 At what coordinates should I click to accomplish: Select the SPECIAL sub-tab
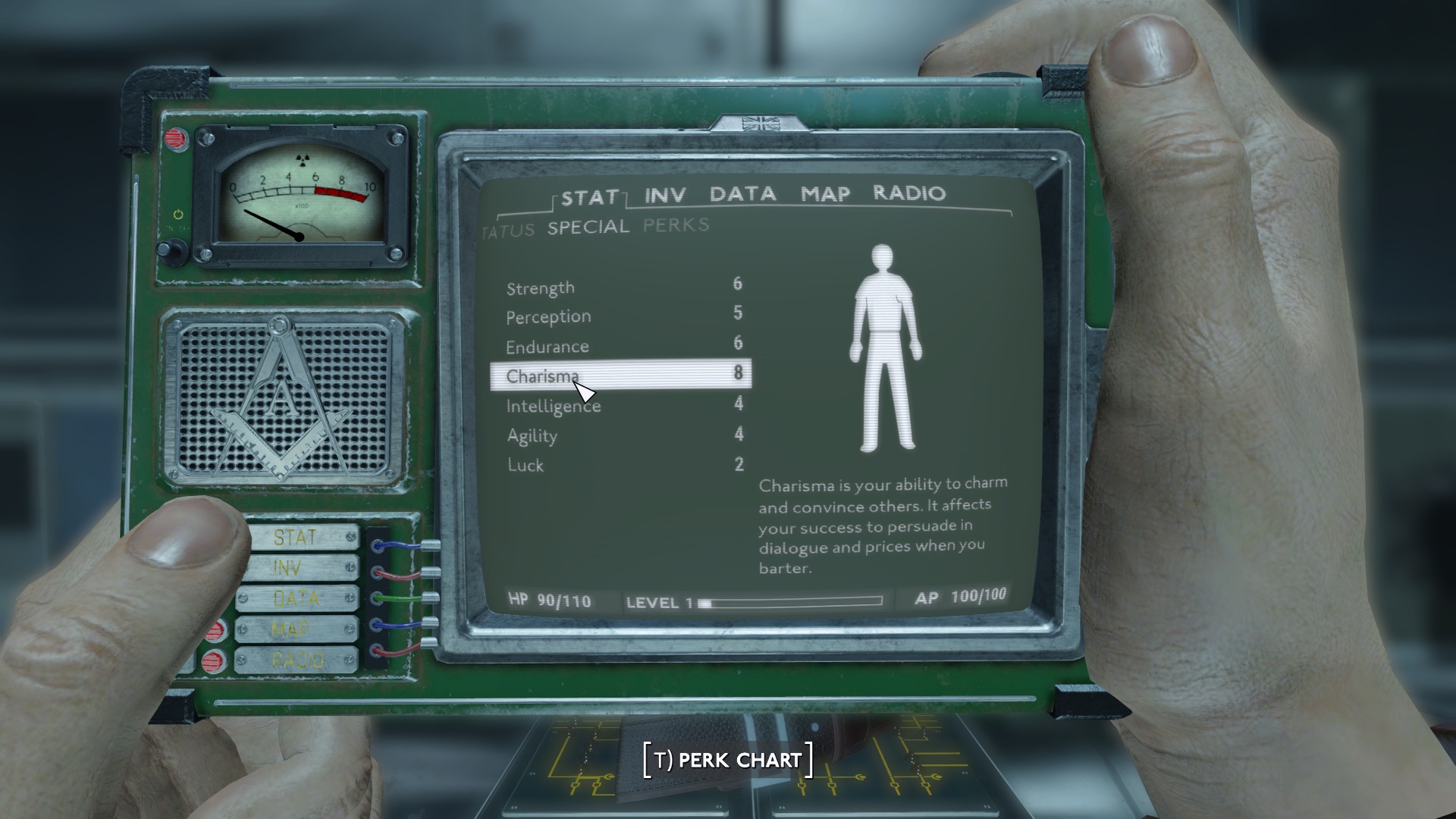coord(588,227)
